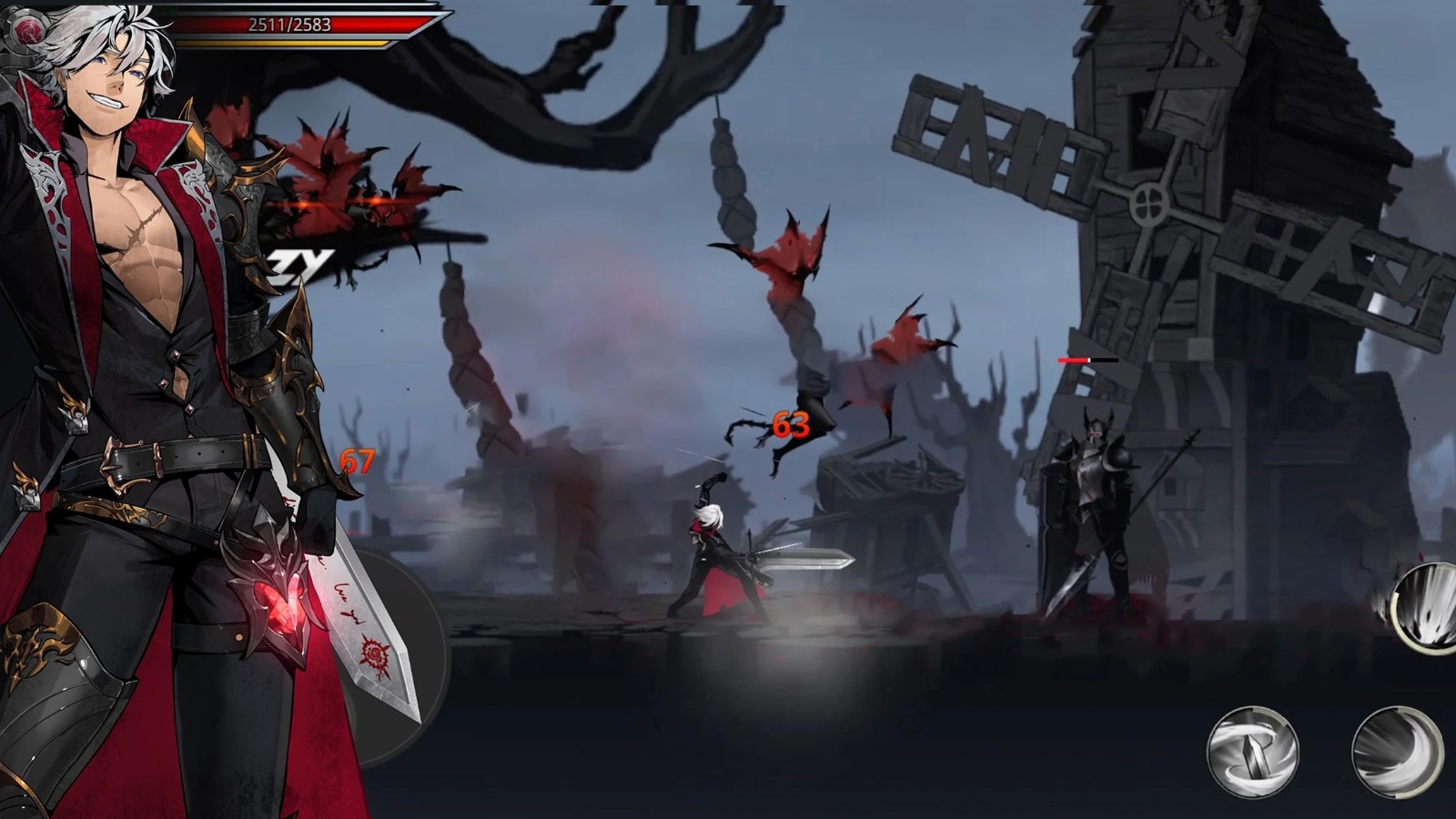
Task: Use the crescent slash skill
Action: pyautogui.click(x=1397, y=752)
